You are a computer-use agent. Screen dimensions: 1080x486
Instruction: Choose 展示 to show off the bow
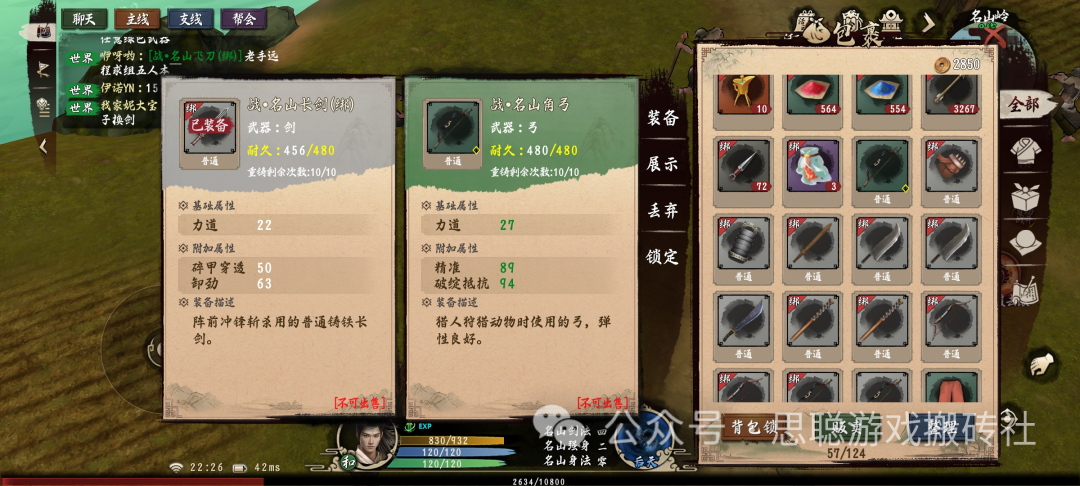click(x=662, y=164)
